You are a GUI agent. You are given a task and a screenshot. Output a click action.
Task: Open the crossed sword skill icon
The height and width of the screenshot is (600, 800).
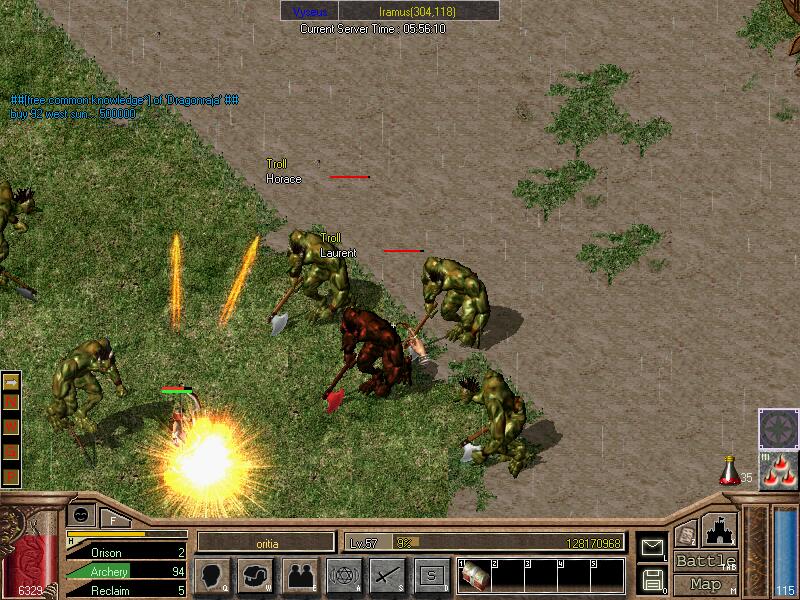[387, 575]
